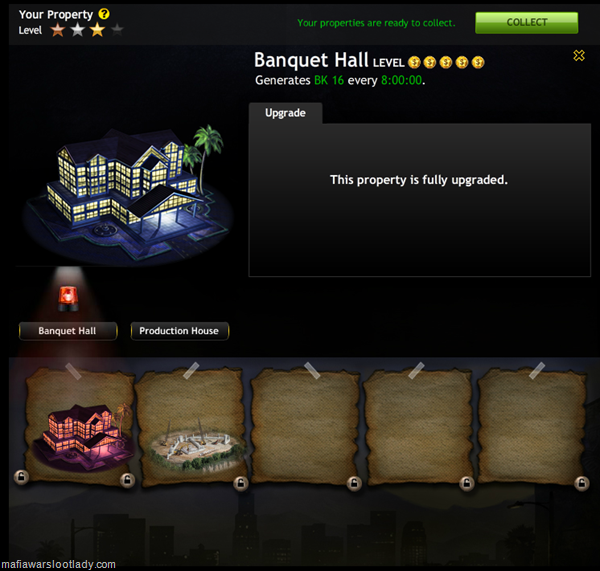Select the Banquet Hall button
The width and height of the screenshot is (600, 571).
point(68,331)
